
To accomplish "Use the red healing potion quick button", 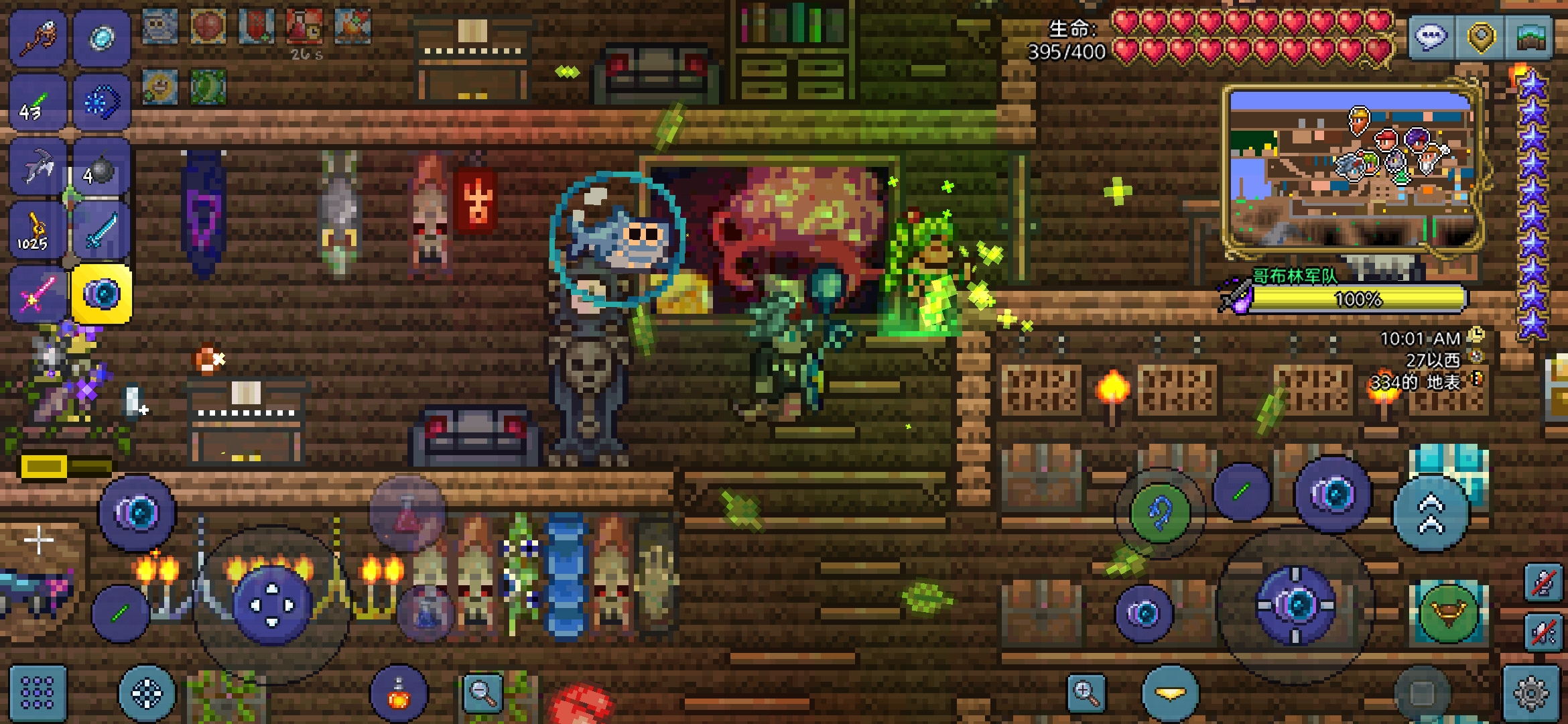I will 407,514.
